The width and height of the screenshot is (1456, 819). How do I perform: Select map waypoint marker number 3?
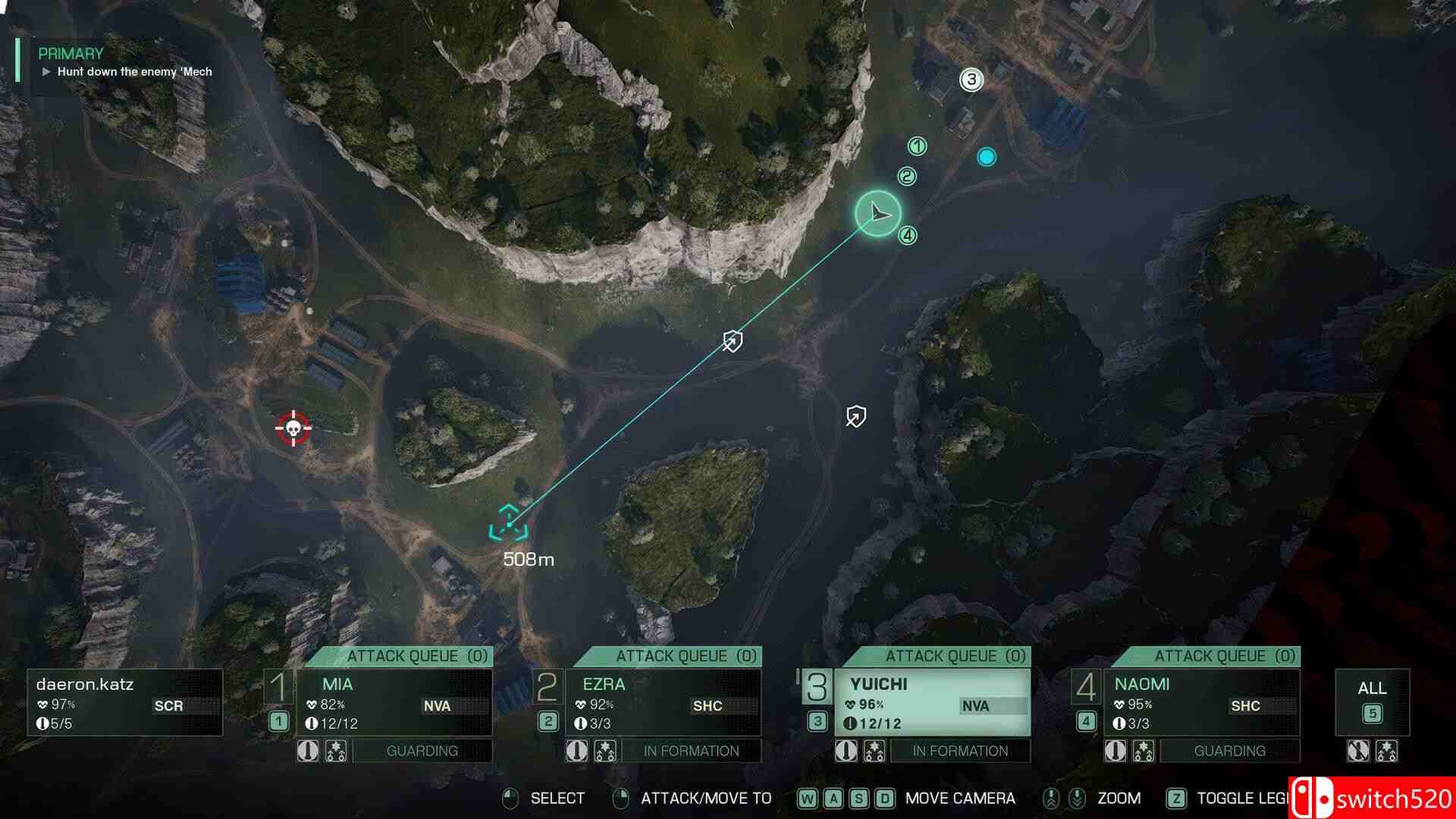tap(971, 80)
